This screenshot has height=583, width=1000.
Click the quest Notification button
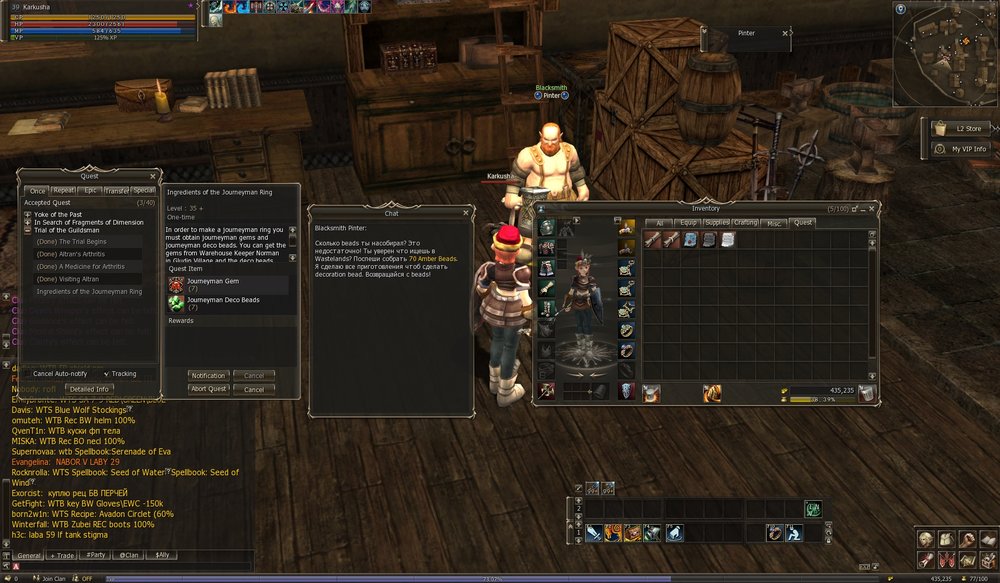point(209,375)
